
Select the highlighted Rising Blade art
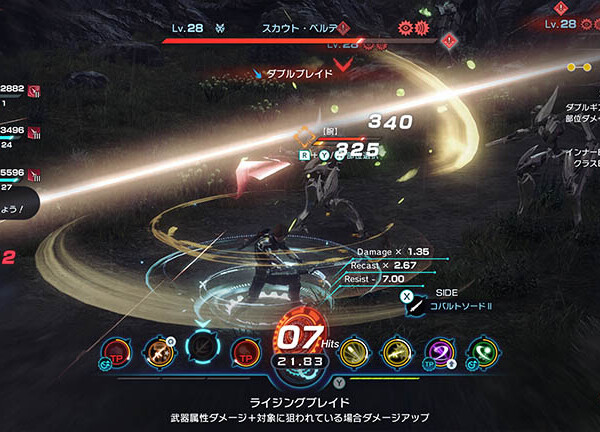[x=201, y=349]
